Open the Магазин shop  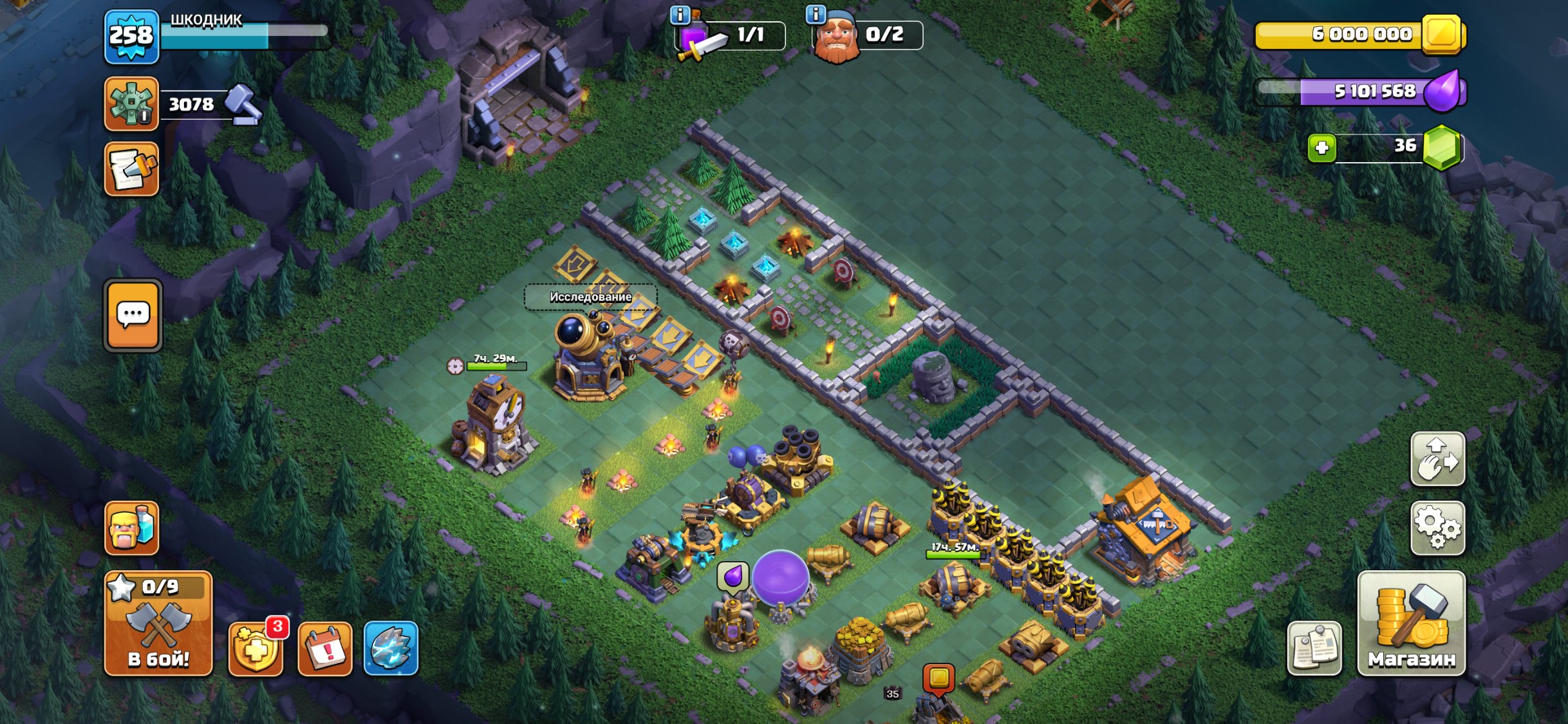tap(1411, 623)
